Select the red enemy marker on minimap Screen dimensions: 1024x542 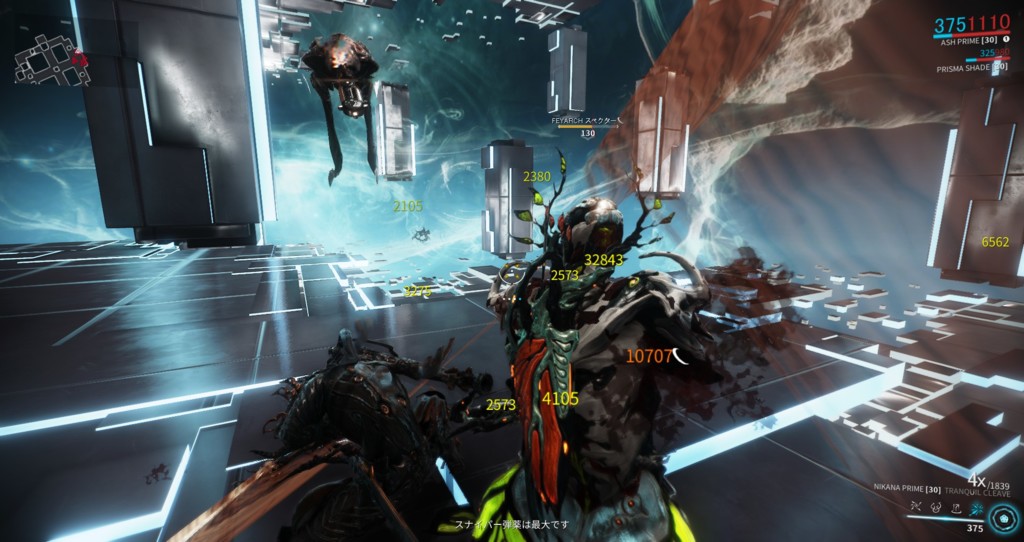80,58
